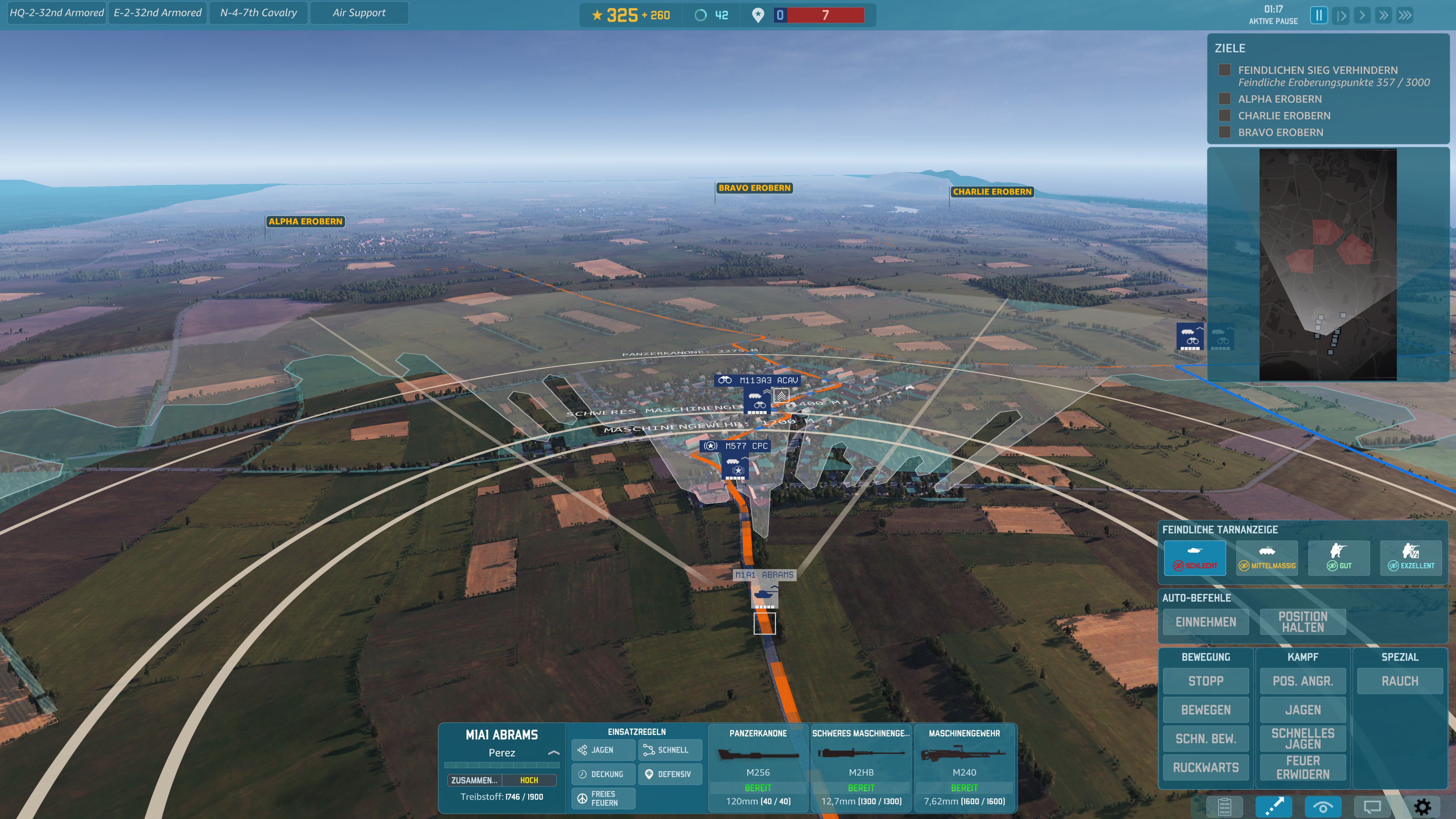The image size is (1456, 819).
Task: Select the M577 CPC unit marker
Action: click(x=735, y=467)
